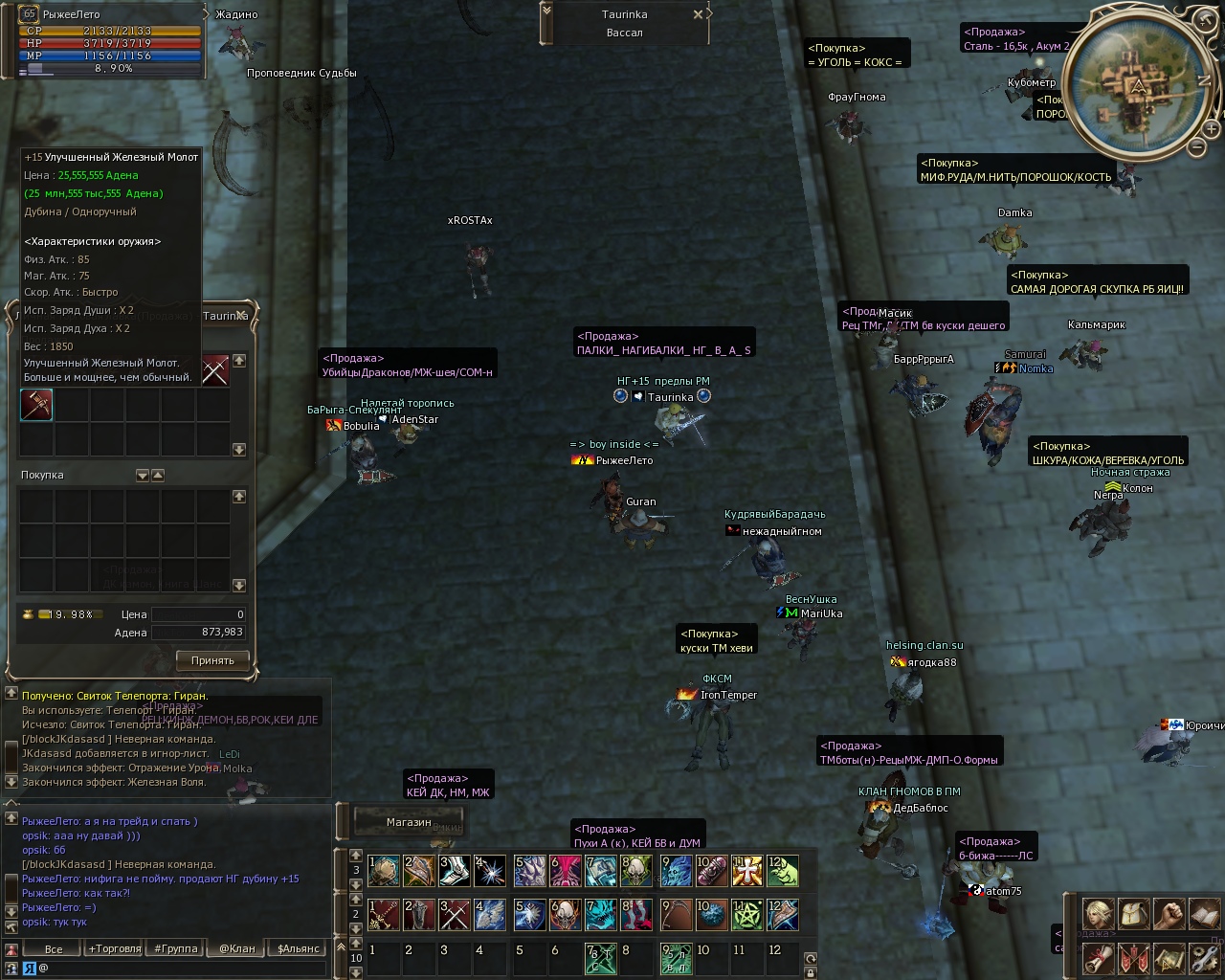
Task: Switch to the #Группа chat tab
Action: [175, 948]
